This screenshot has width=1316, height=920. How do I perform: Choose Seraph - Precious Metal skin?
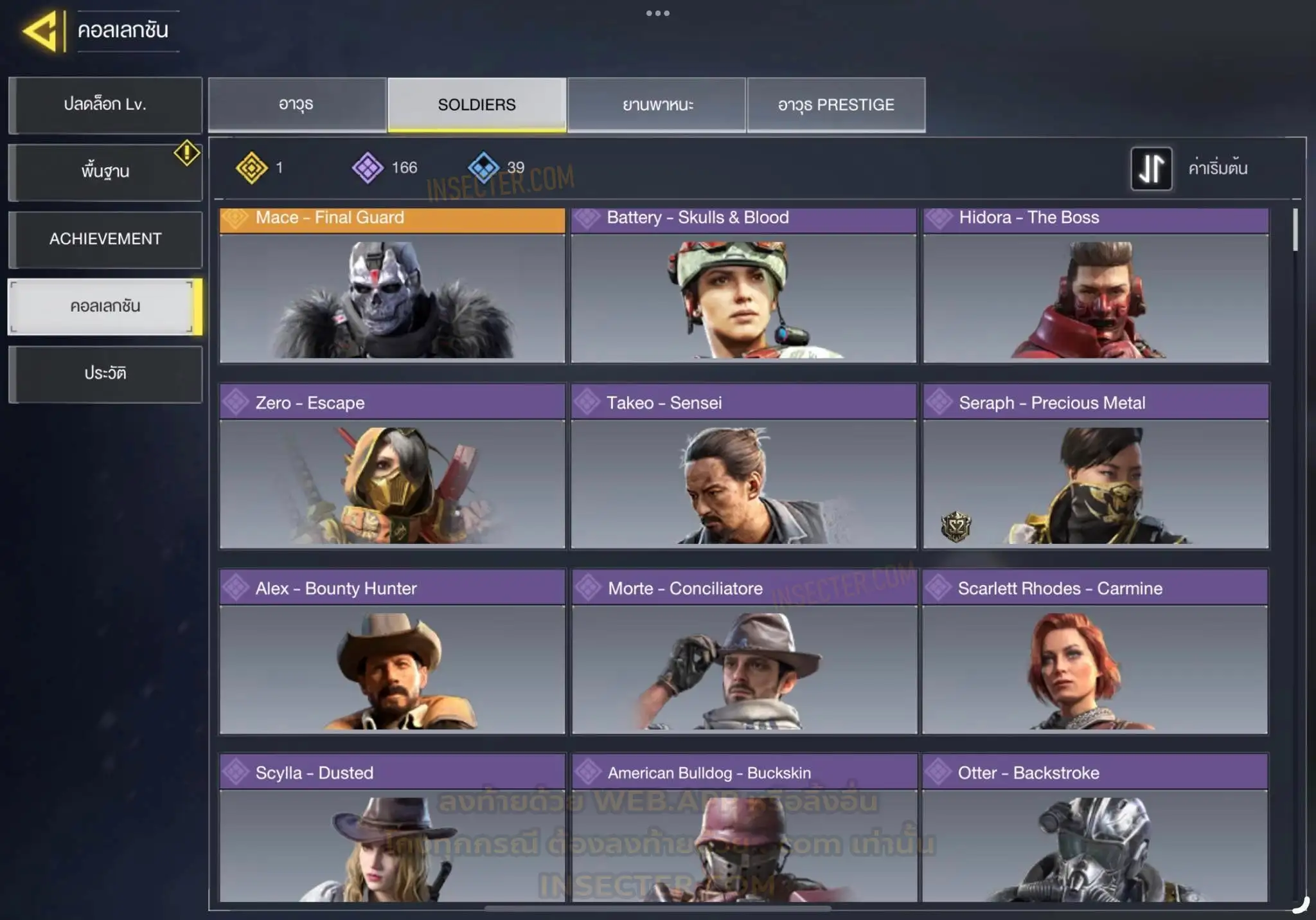point(1096,467)
